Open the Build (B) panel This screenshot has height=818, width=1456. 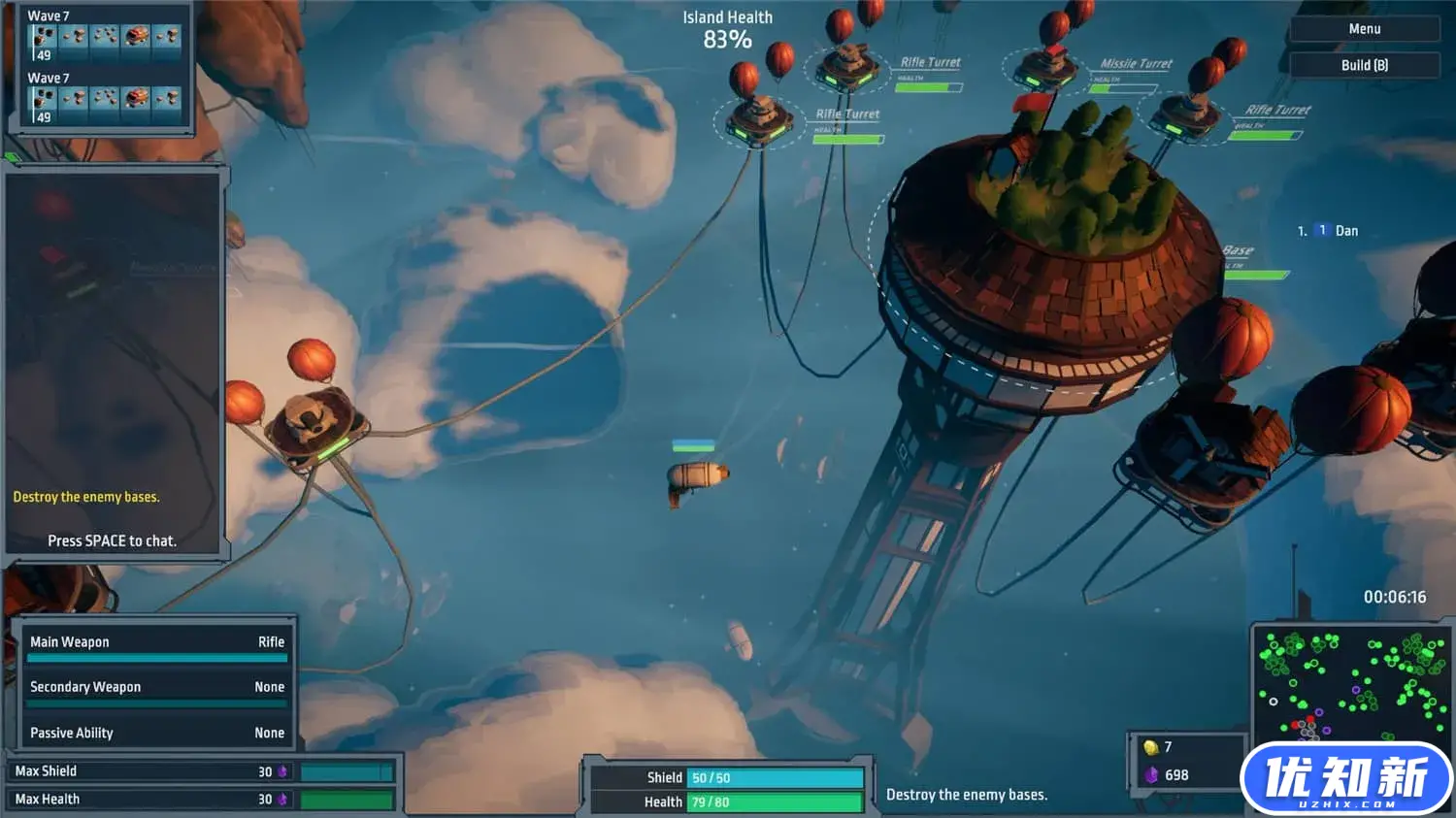(1364, 65)
